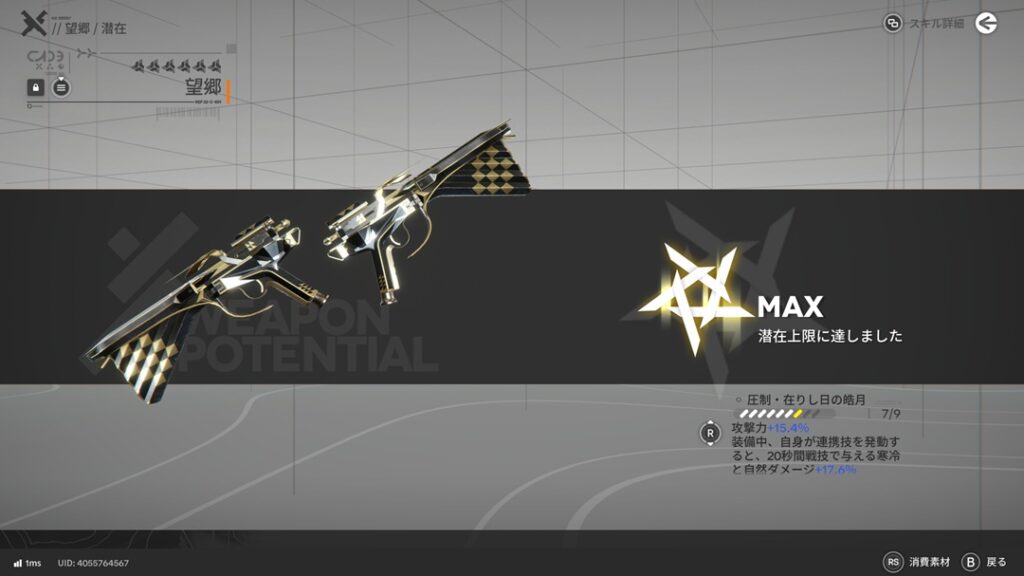Click the white back arrow button
The height and width of the screenshot is (576, 1024).
coord(986,23)
